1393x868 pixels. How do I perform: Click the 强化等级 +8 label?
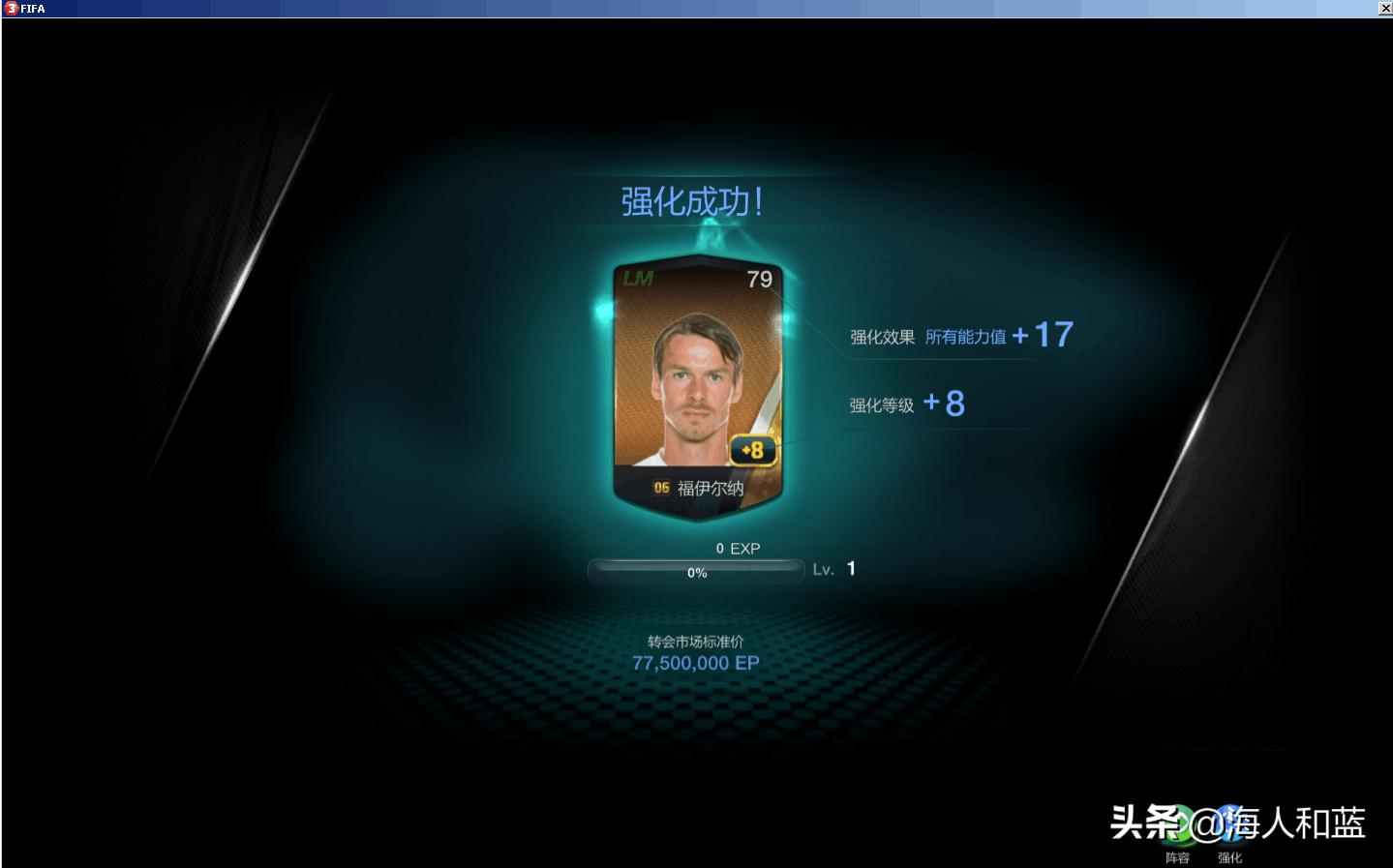pos(906,404)
